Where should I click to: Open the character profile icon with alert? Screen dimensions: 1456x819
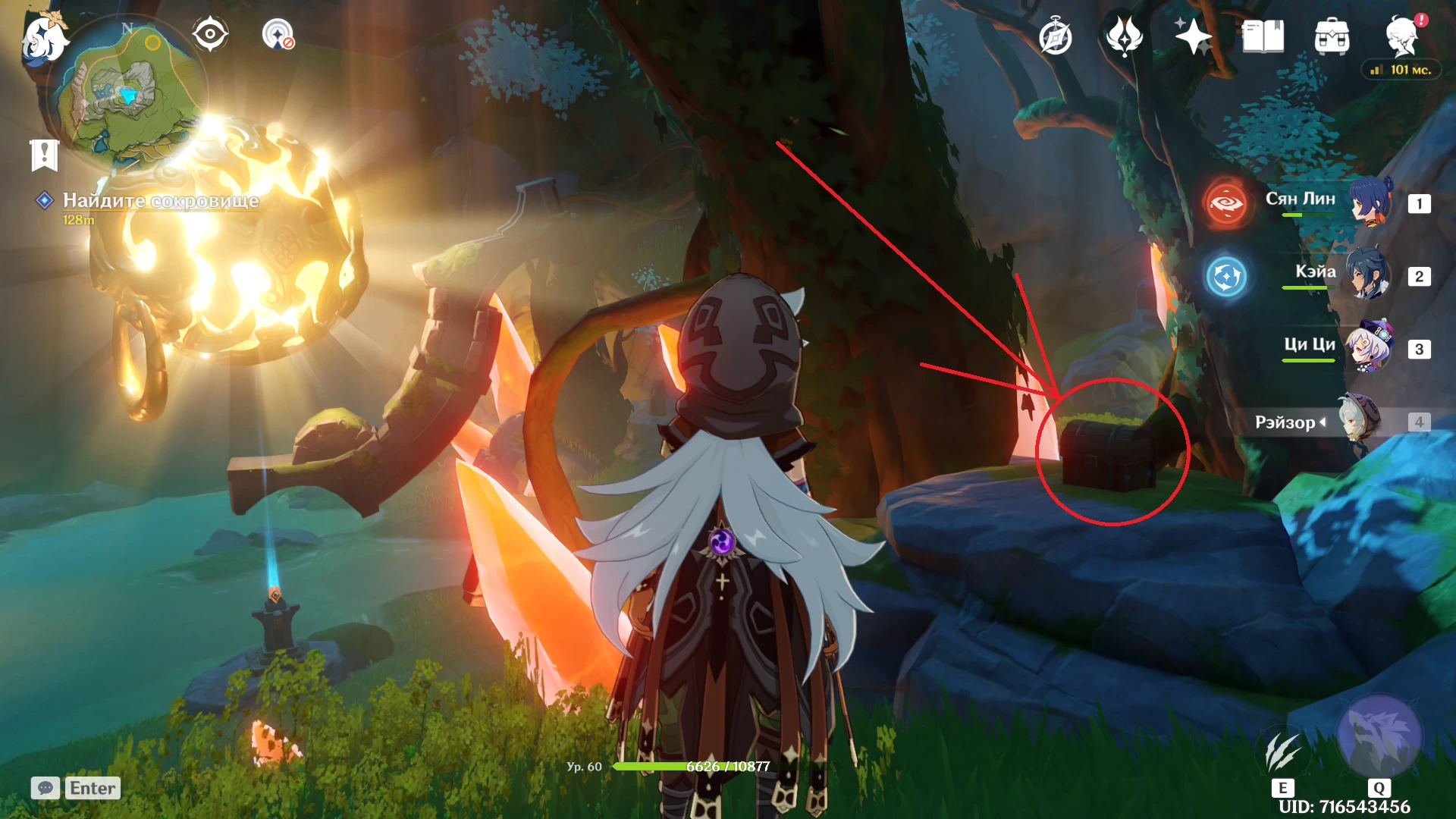coord(1401,36)
